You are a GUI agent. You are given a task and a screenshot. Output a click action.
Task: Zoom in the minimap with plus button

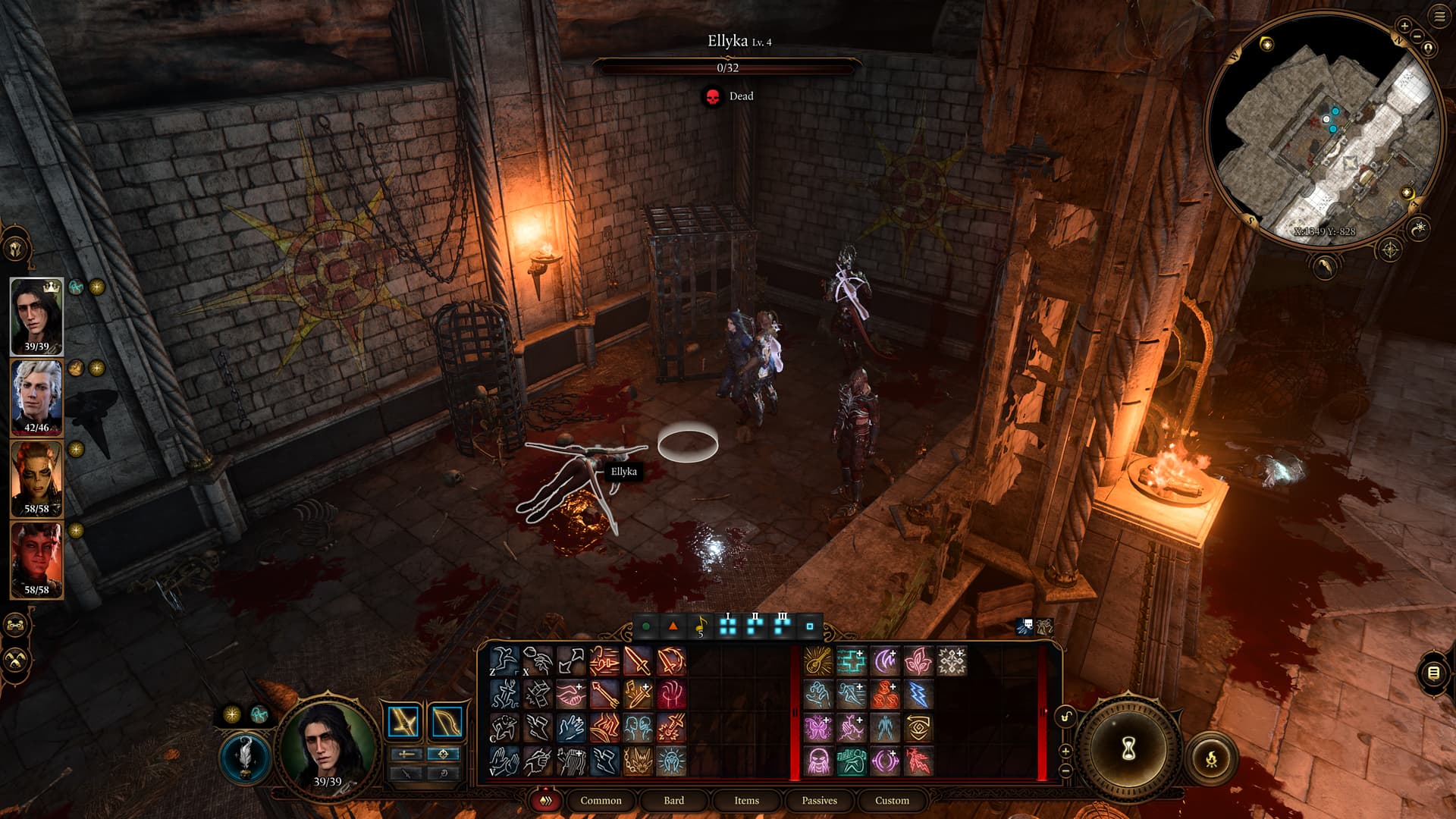pyautogui.click(x=1404, y=26)
